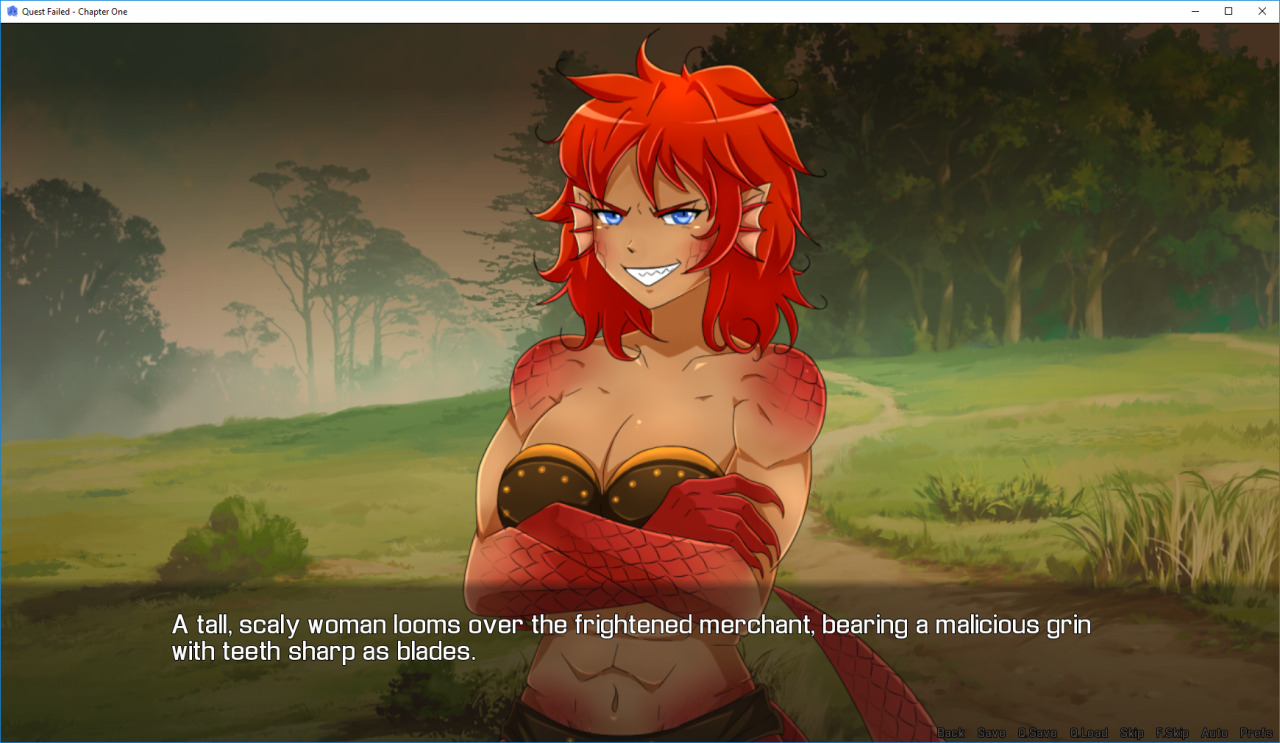This screenshot has width=1280, height=743.
Task: Activate F.Skip fast skip
Action: 1172,733
